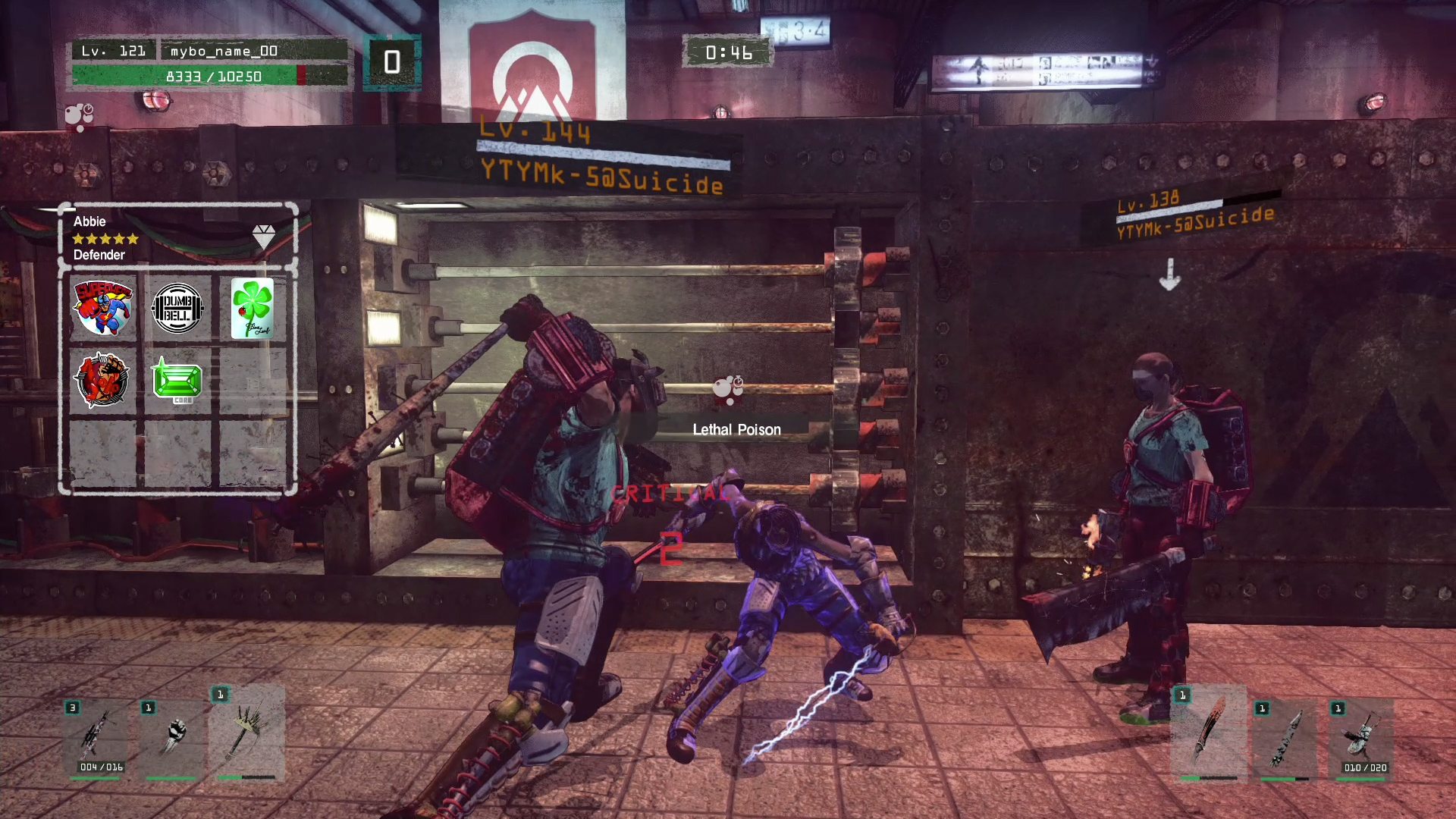This screenshot has width=1456, height=819.
Task: Select the red machete weapon slot
Action: (x=1209, y=732)
